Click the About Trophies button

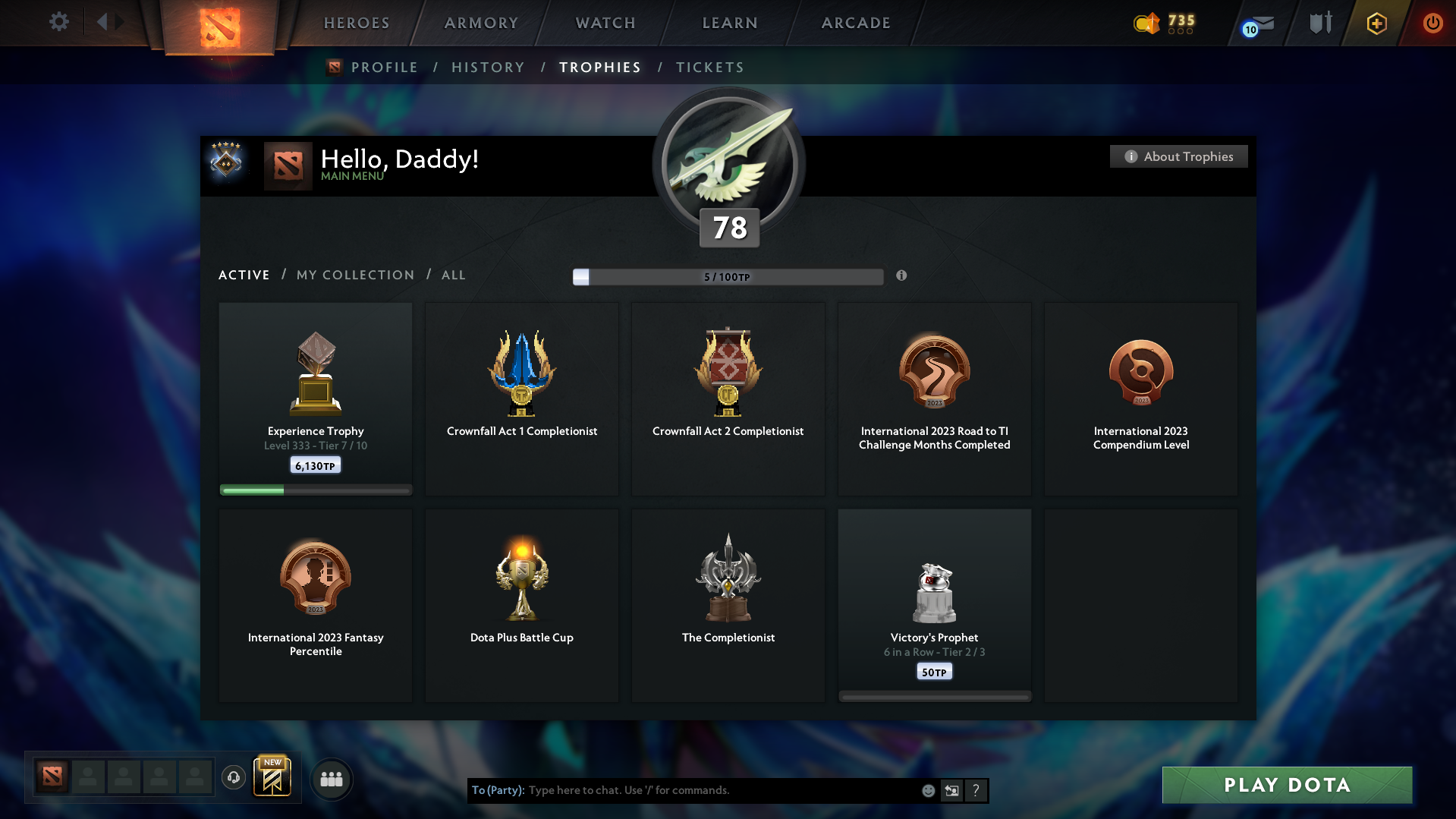(1178, 156)
